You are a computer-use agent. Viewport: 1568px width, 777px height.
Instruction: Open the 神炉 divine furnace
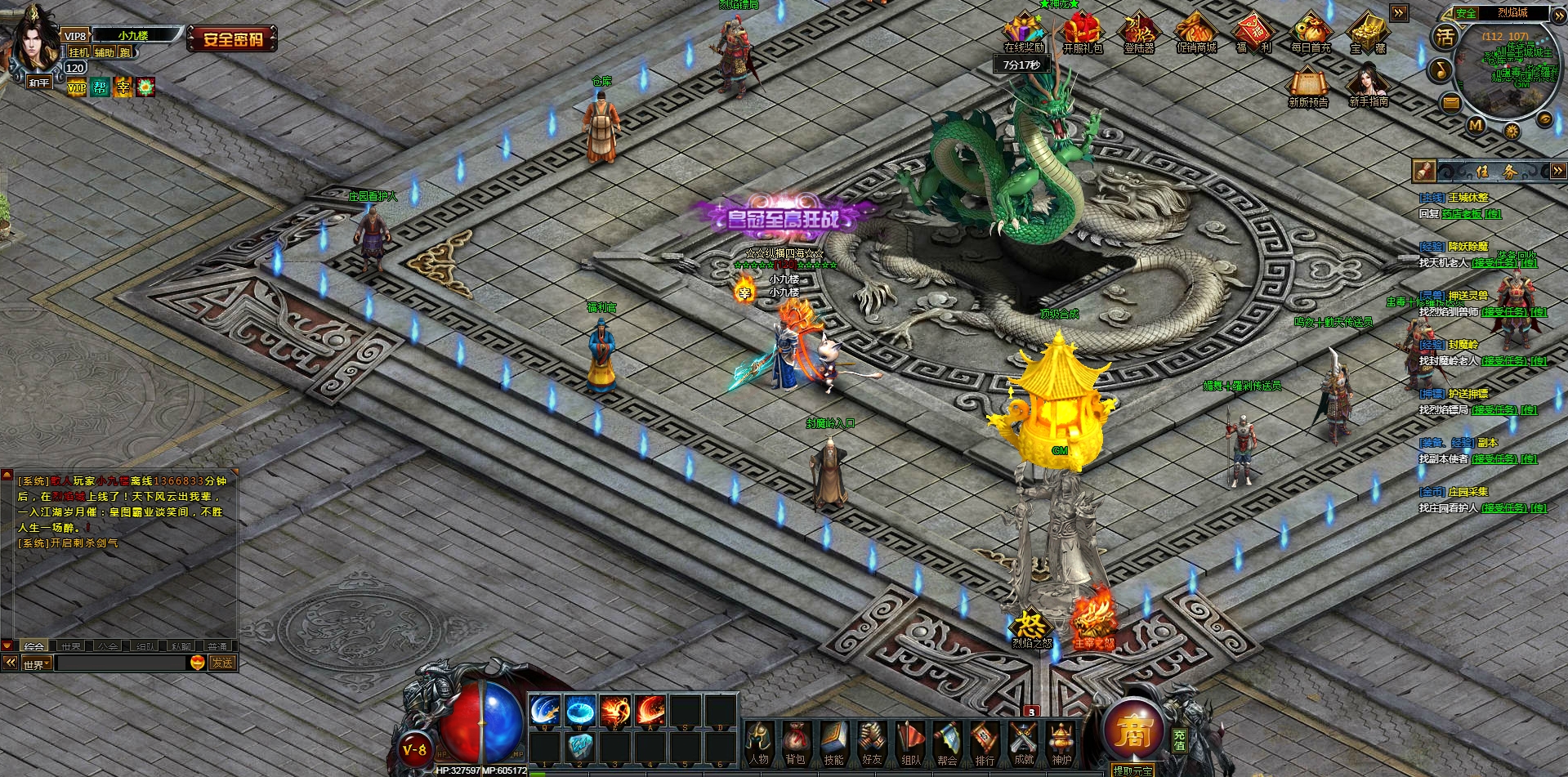[1061, 744]
